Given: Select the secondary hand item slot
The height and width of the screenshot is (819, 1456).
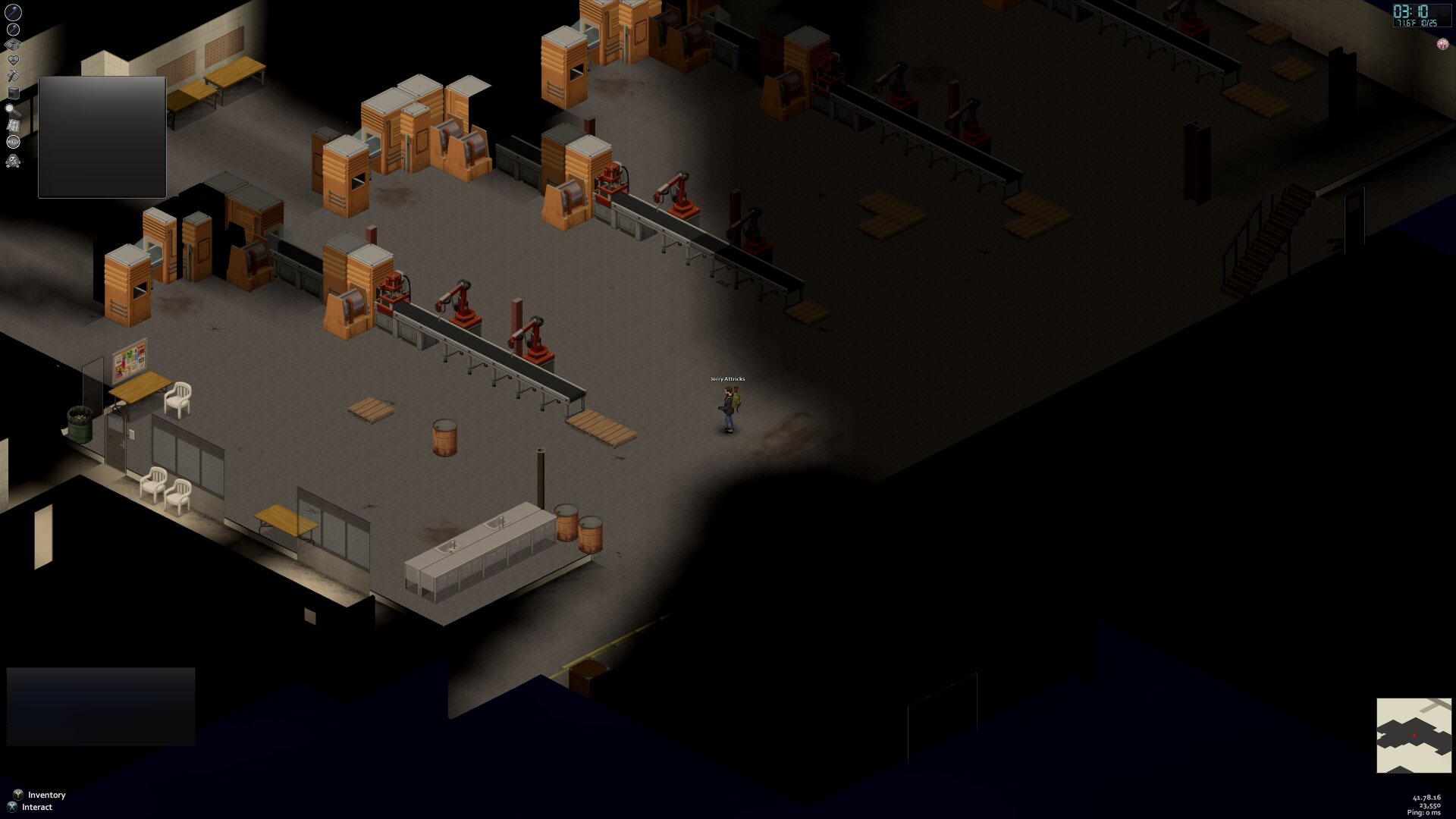Looking at the screenshot, I should coord(14,30).
